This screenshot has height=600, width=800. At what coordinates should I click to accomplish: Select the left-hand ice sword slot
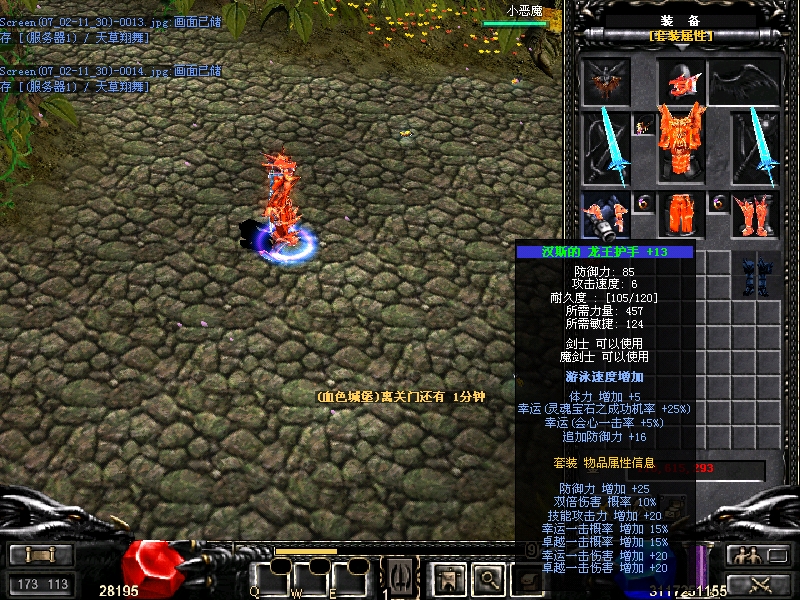(607, 147)
